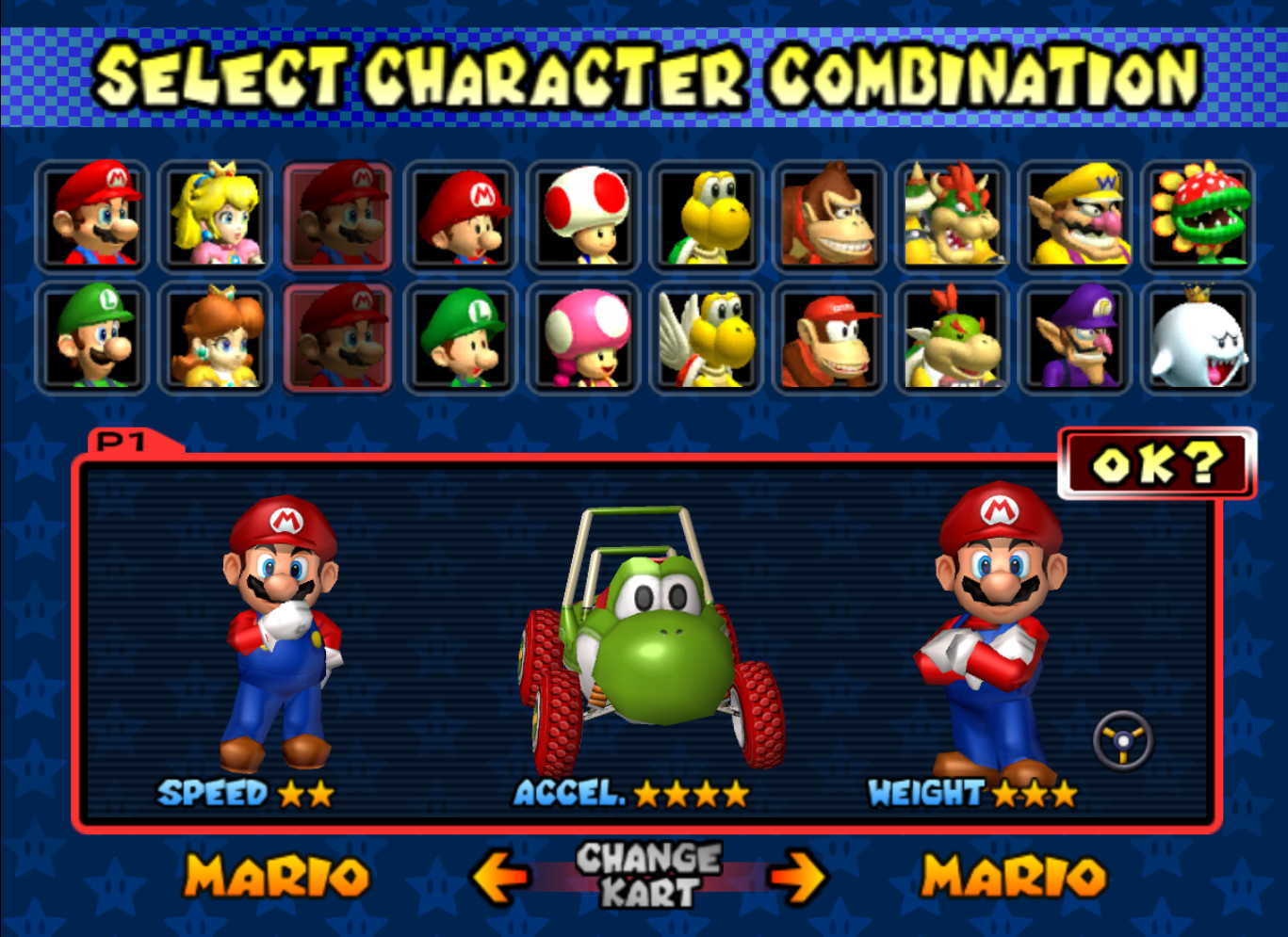Pick Paratroopa to toggle the rear rider

click(705, 341)
